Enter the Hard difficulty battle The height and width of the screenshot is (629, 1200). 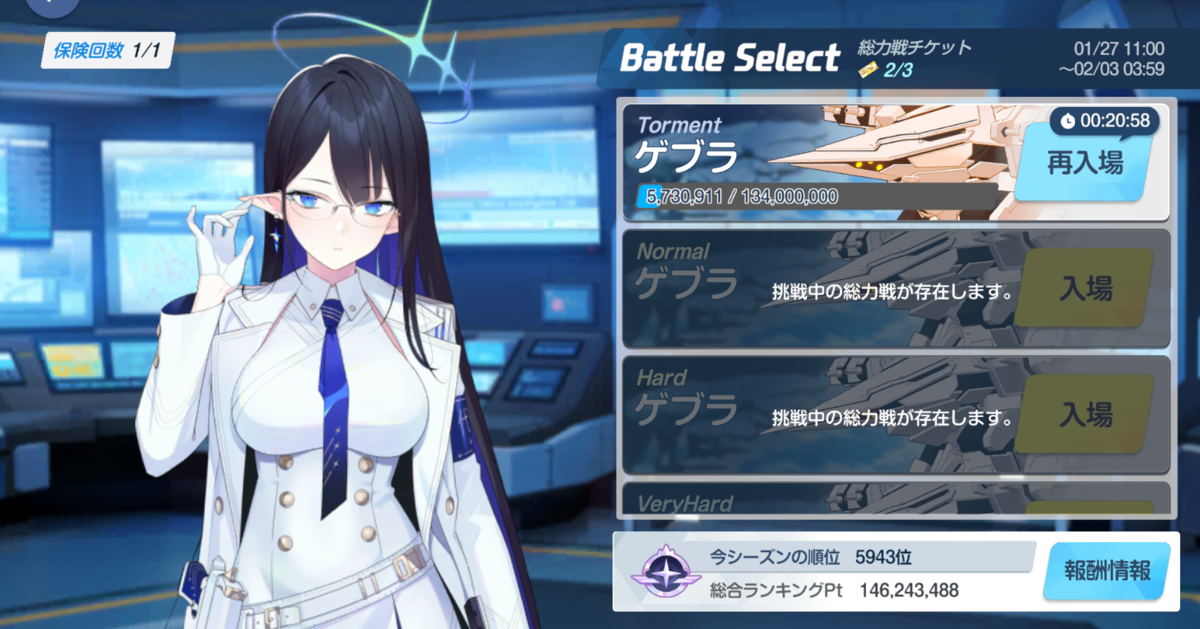(x=1085, y=414)
